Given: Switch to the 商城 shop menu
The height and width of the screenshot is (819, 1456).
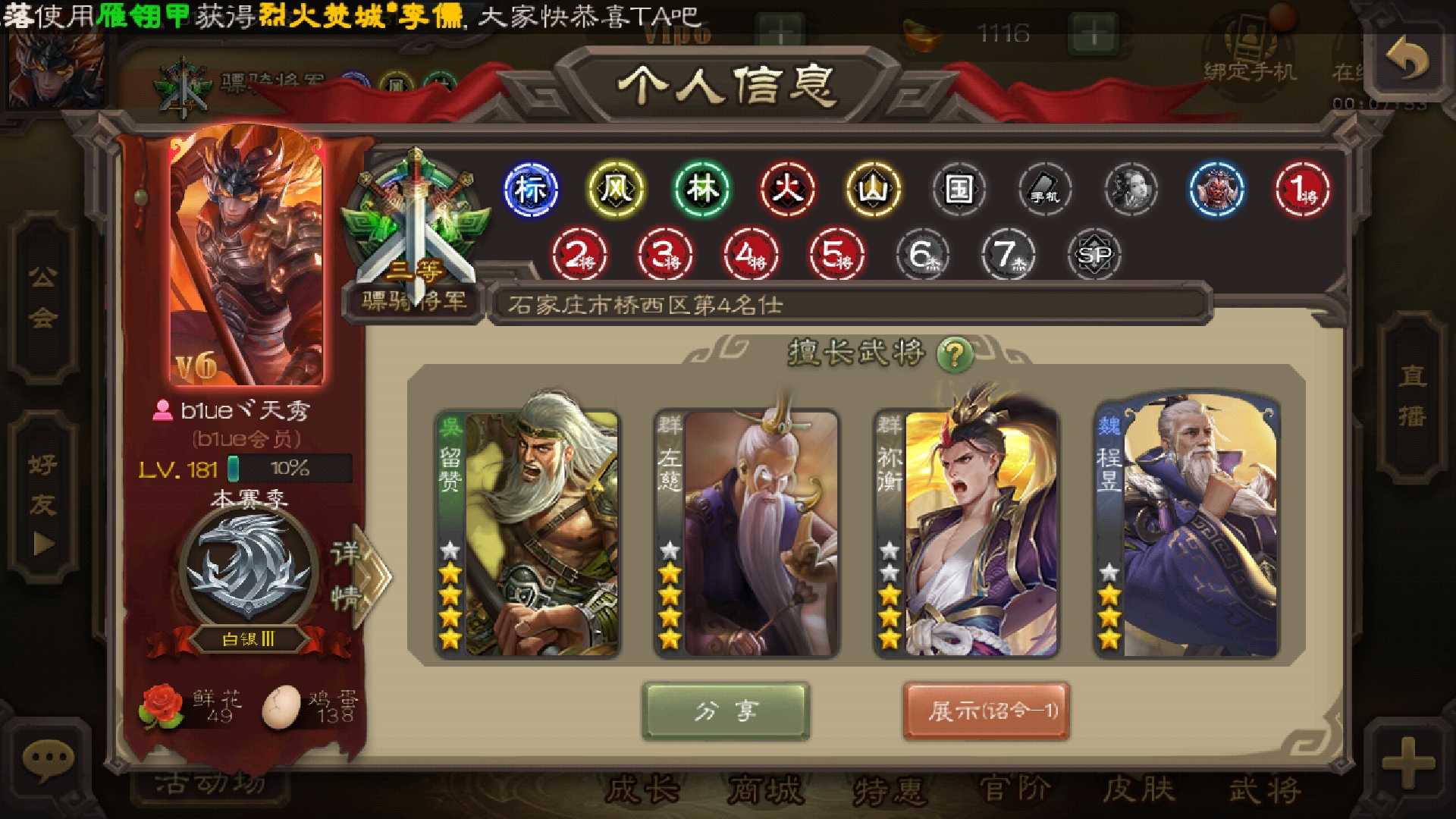Looking at the screenshot, I should [x=768, y=791].
